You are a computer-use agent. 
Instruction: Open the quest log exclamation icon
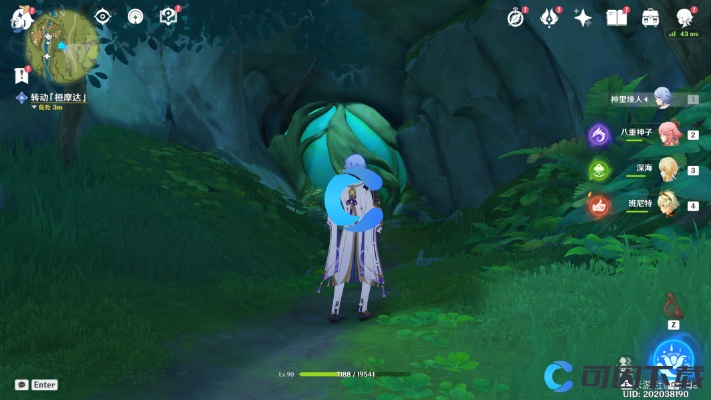22,74
